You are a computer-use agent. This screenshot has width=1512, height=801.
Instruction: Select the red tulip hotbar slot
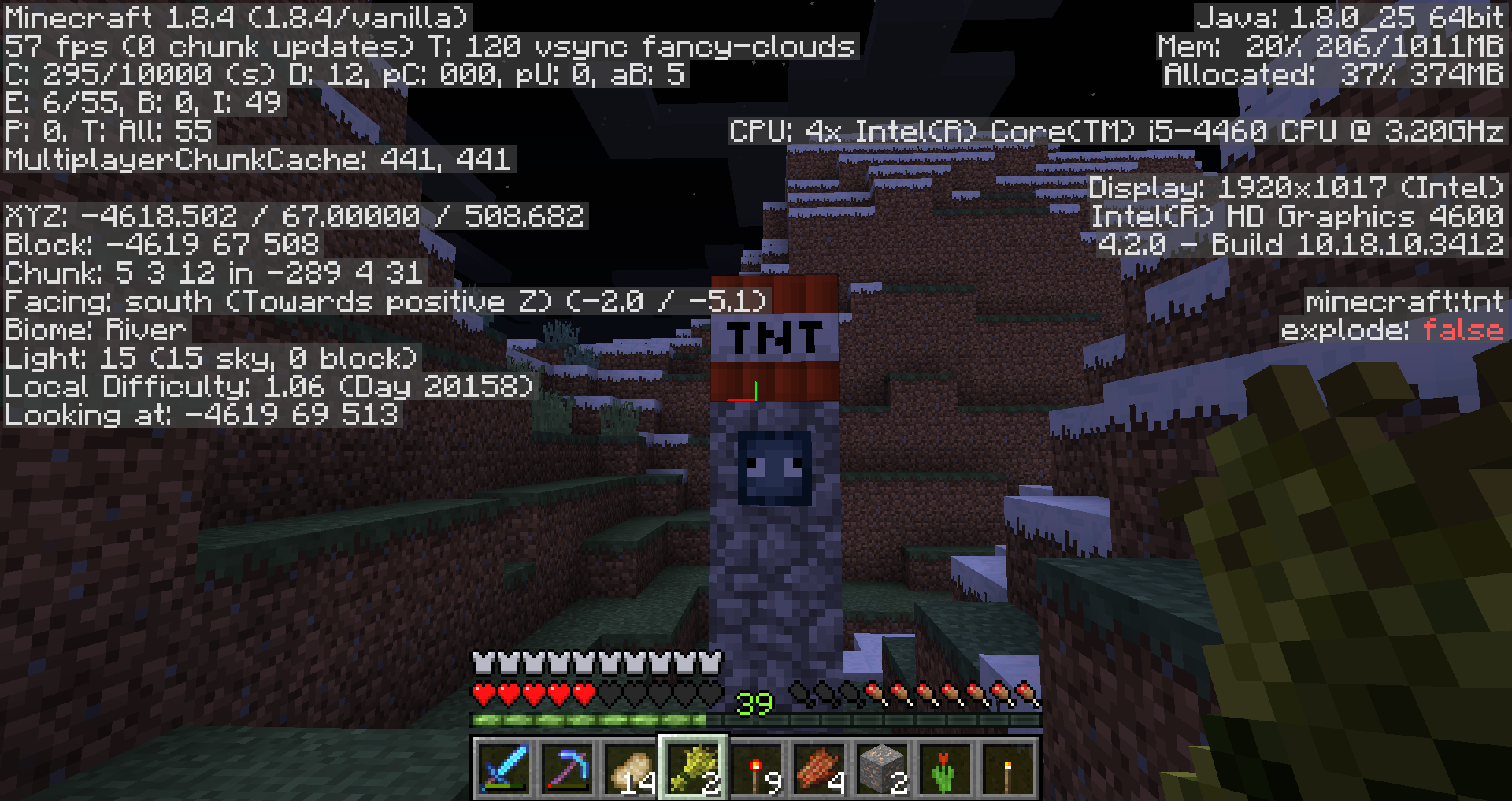[x=945, y=768]
